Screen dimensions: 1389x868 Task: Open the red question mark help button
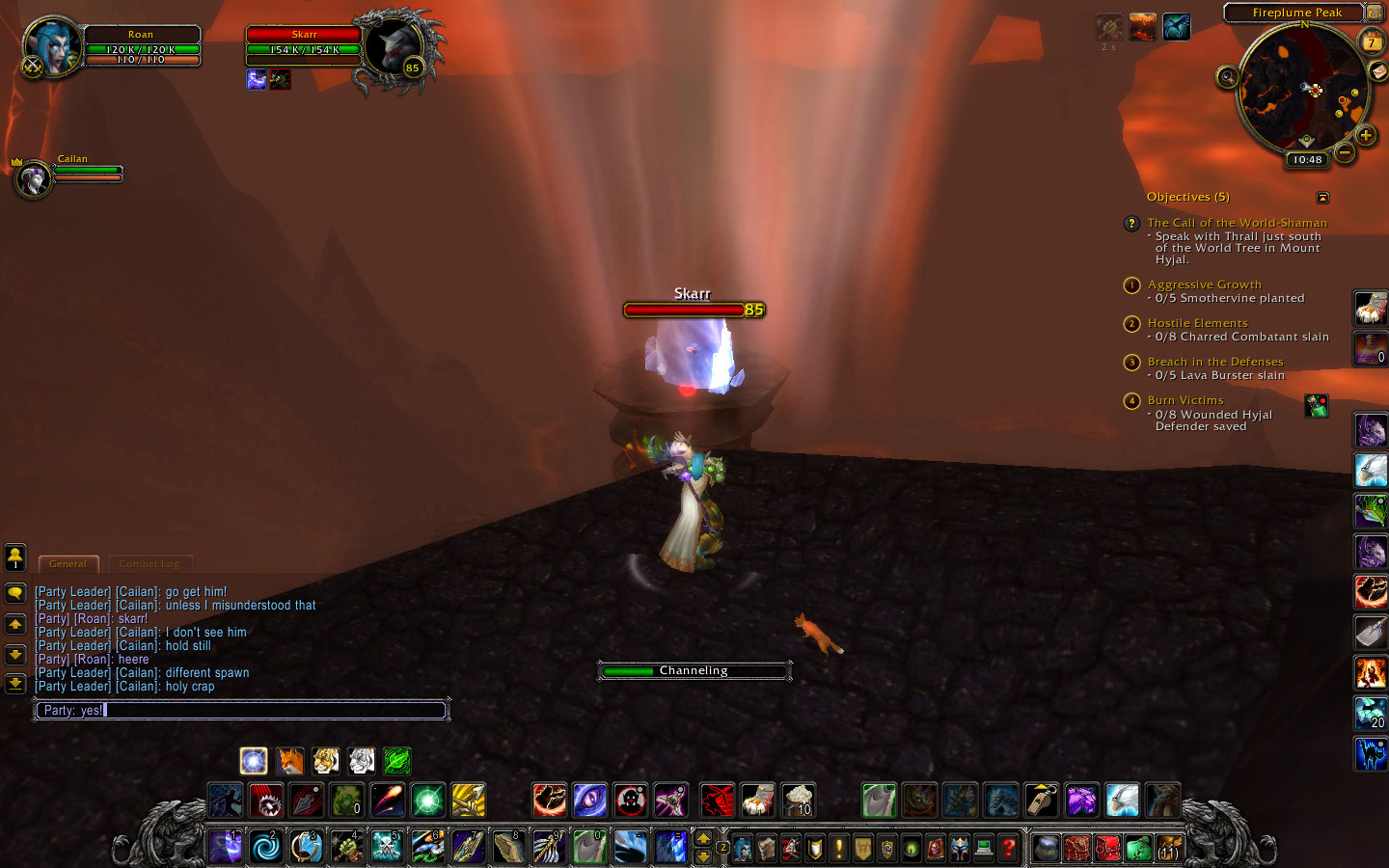[x=1008, y=849]
